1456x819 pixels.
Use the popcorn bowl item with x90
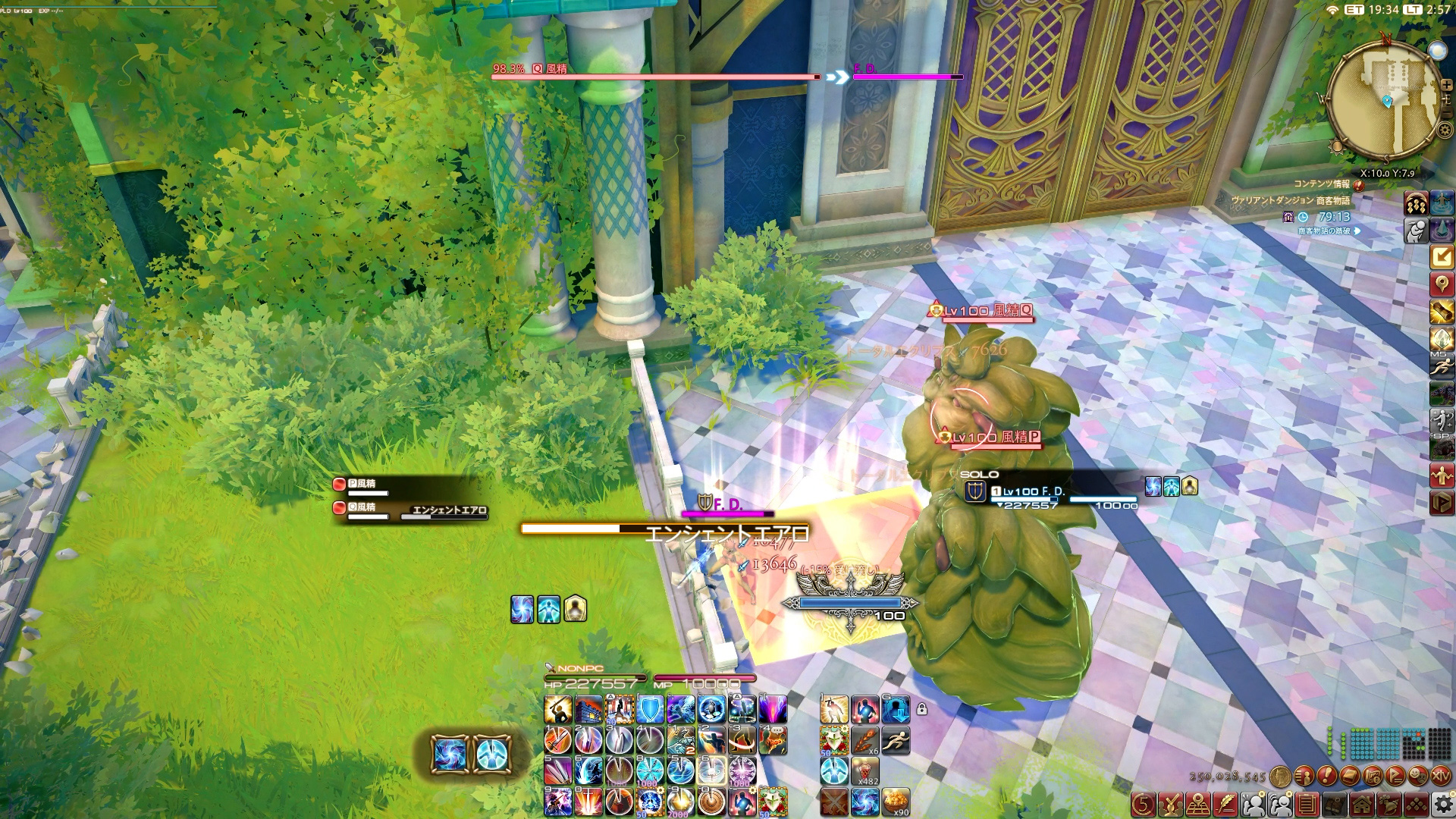click(x=896, y=802)
